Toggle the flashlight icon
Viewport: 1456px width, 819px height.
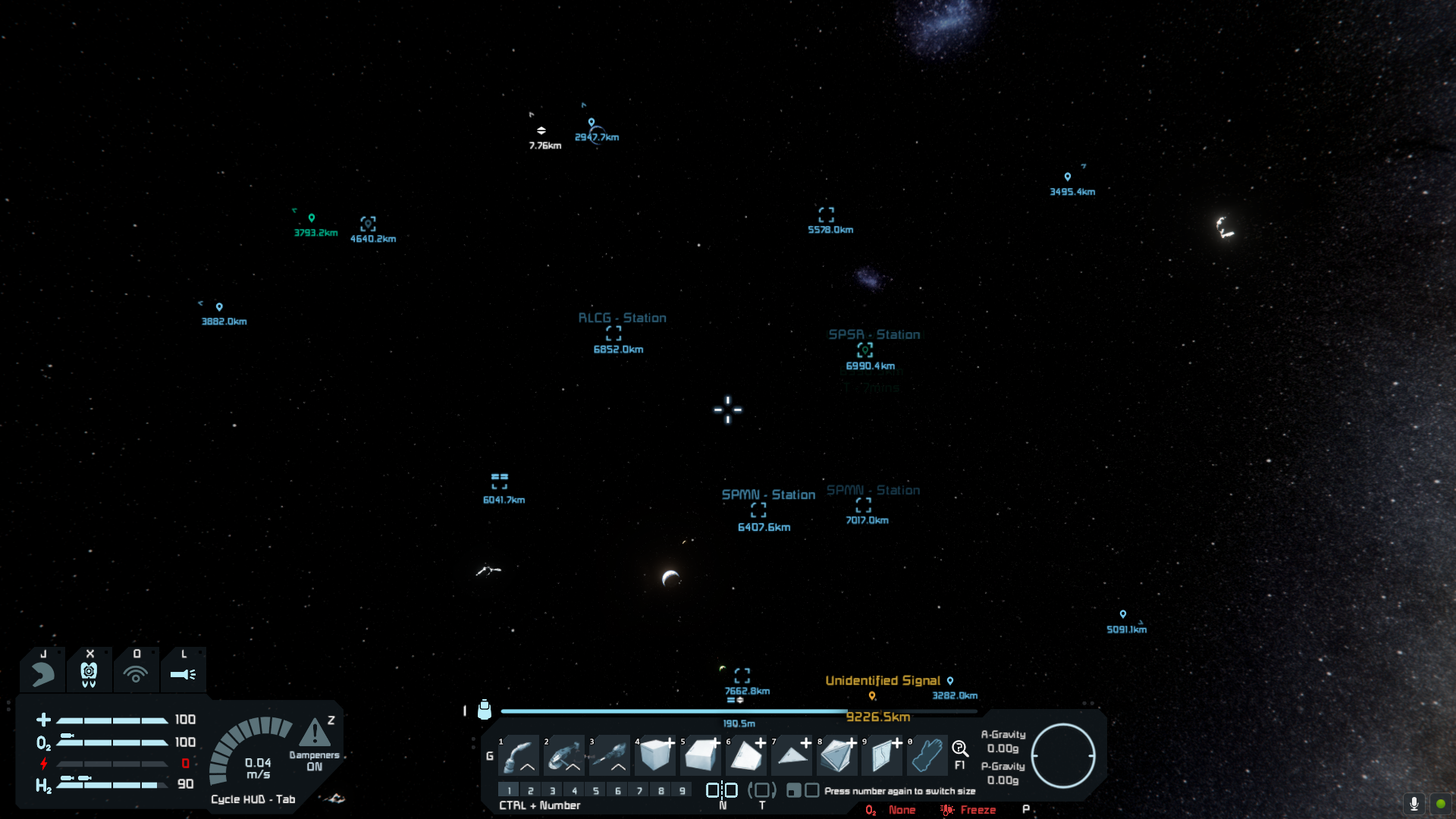pos(183,673)
